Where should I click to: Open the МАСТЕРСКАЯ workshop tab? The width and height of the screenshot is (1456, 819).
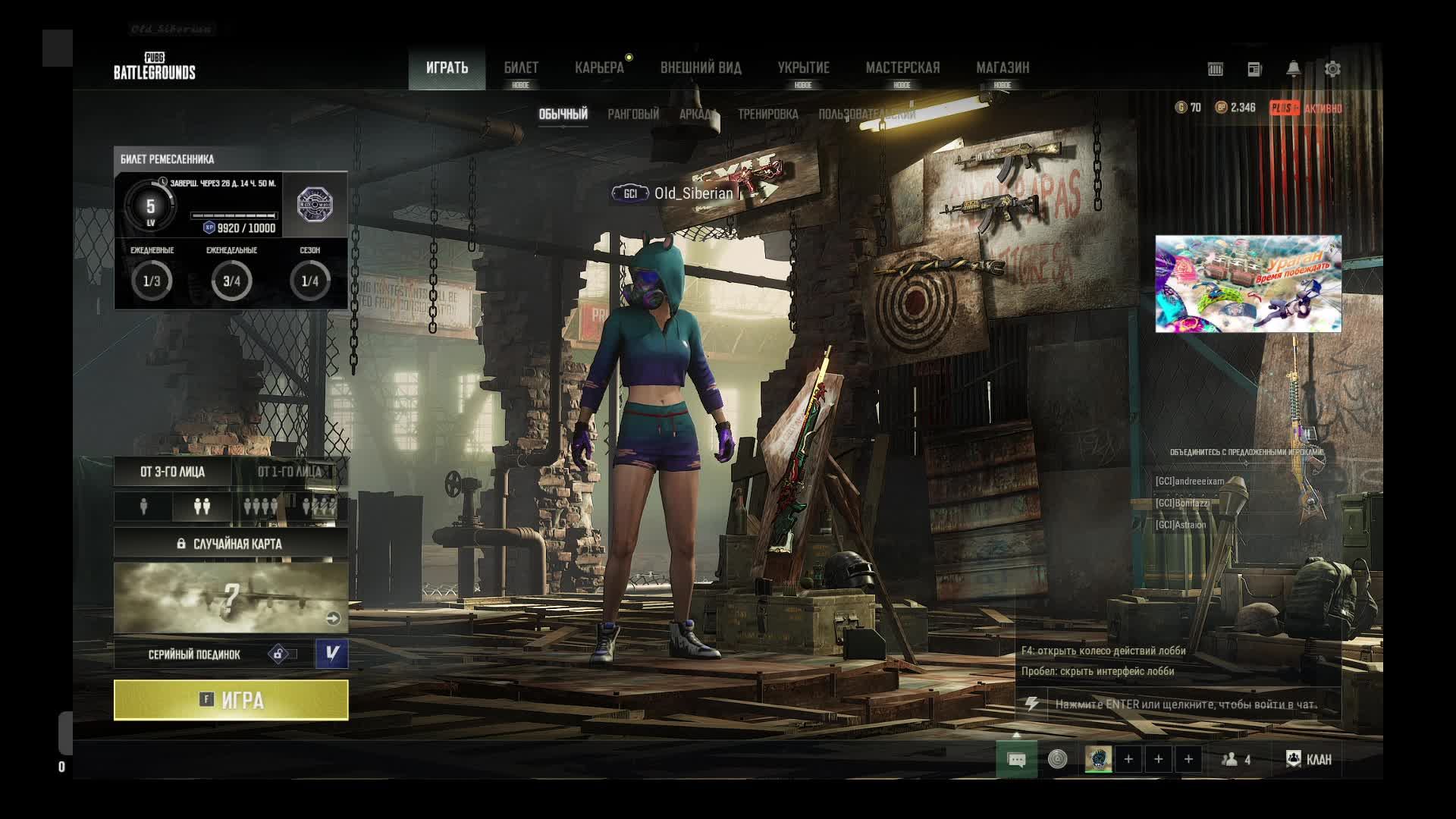[x=902, y=68]
